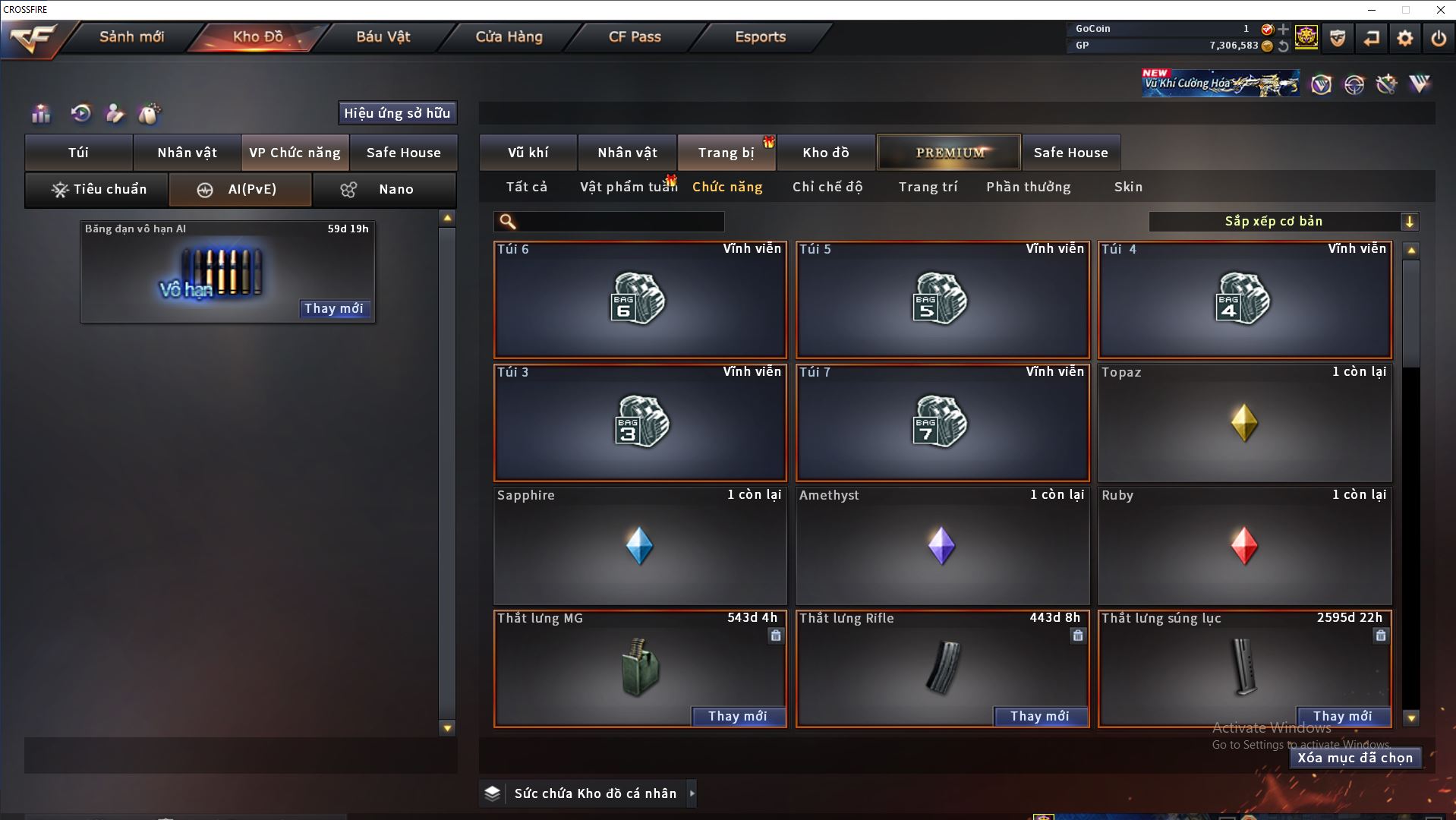
Task: Select the Nano loadout tab
Action: click(x=384, y=189)
